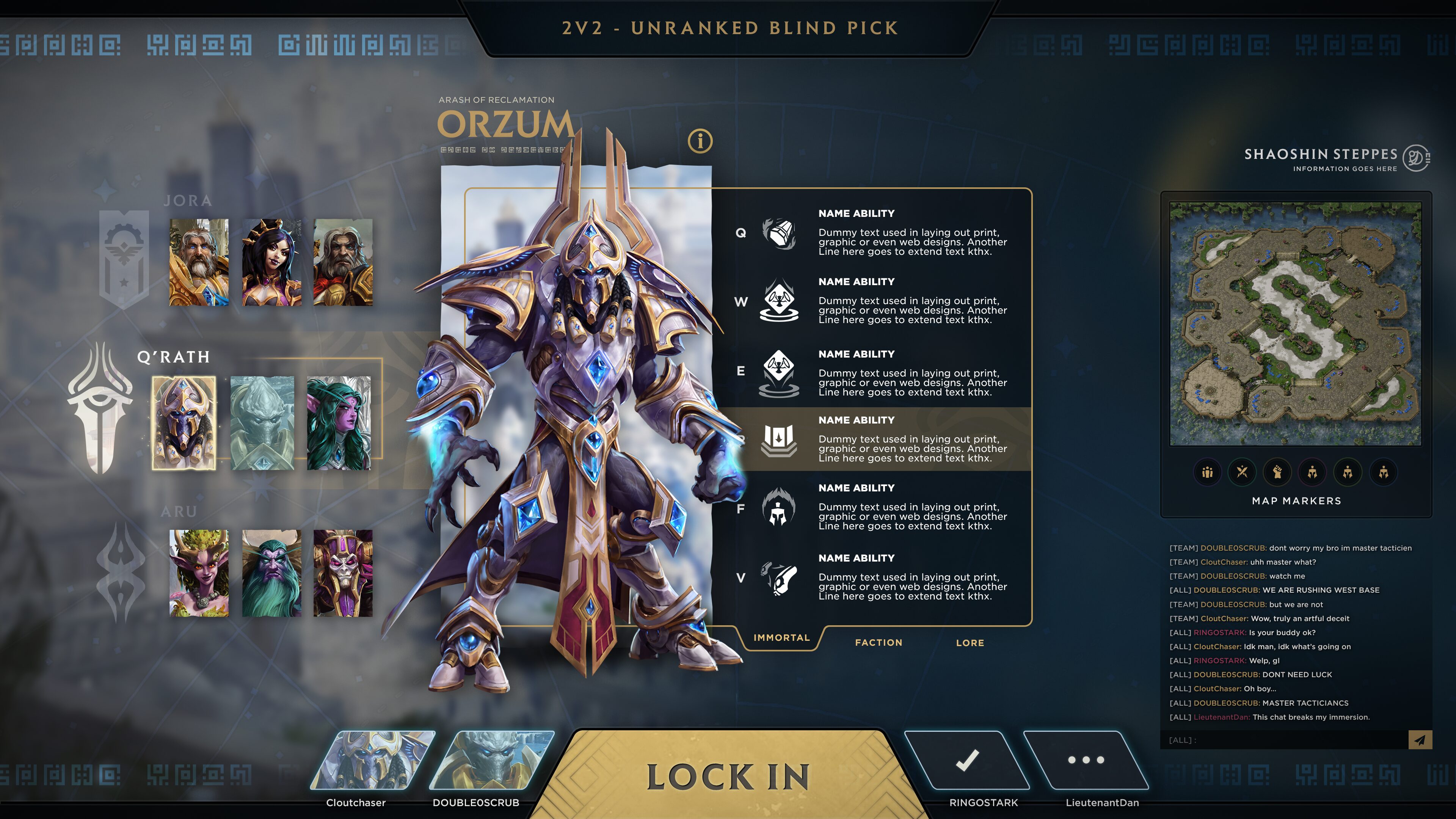
Task: Open the LORE tab
Action: [970, 643]
